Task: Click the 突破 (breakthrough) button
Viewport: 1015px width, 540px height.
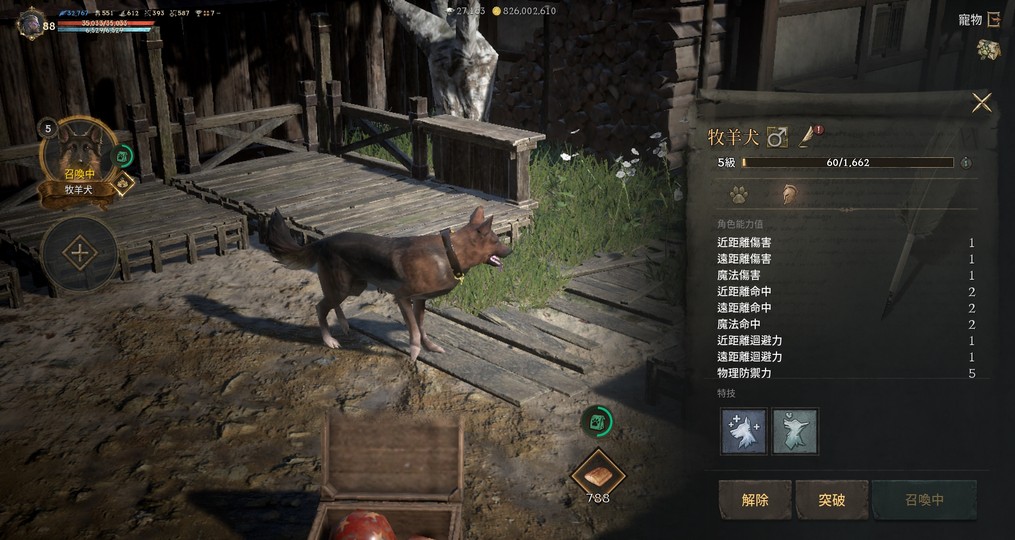Action: (x=832, y=499)
